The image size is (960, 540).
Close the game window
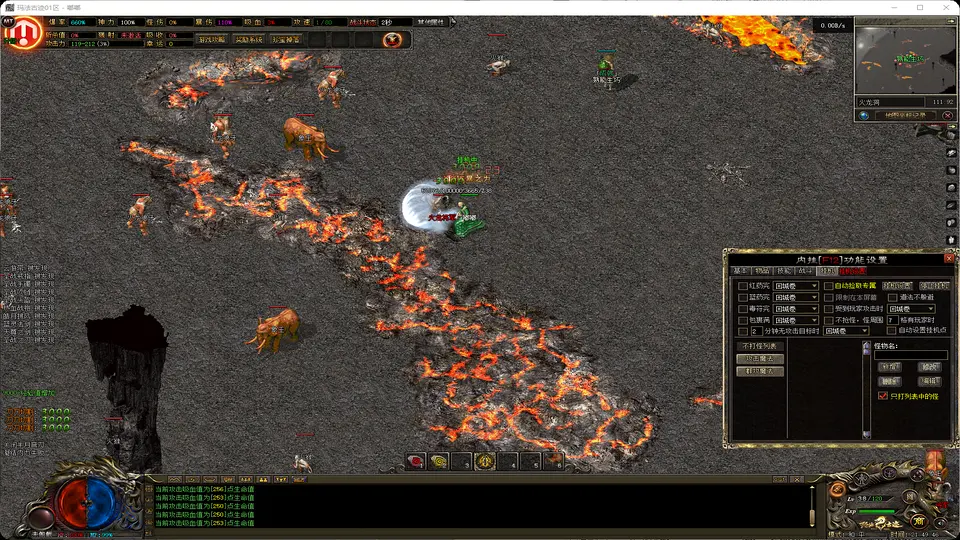(943, 7)
